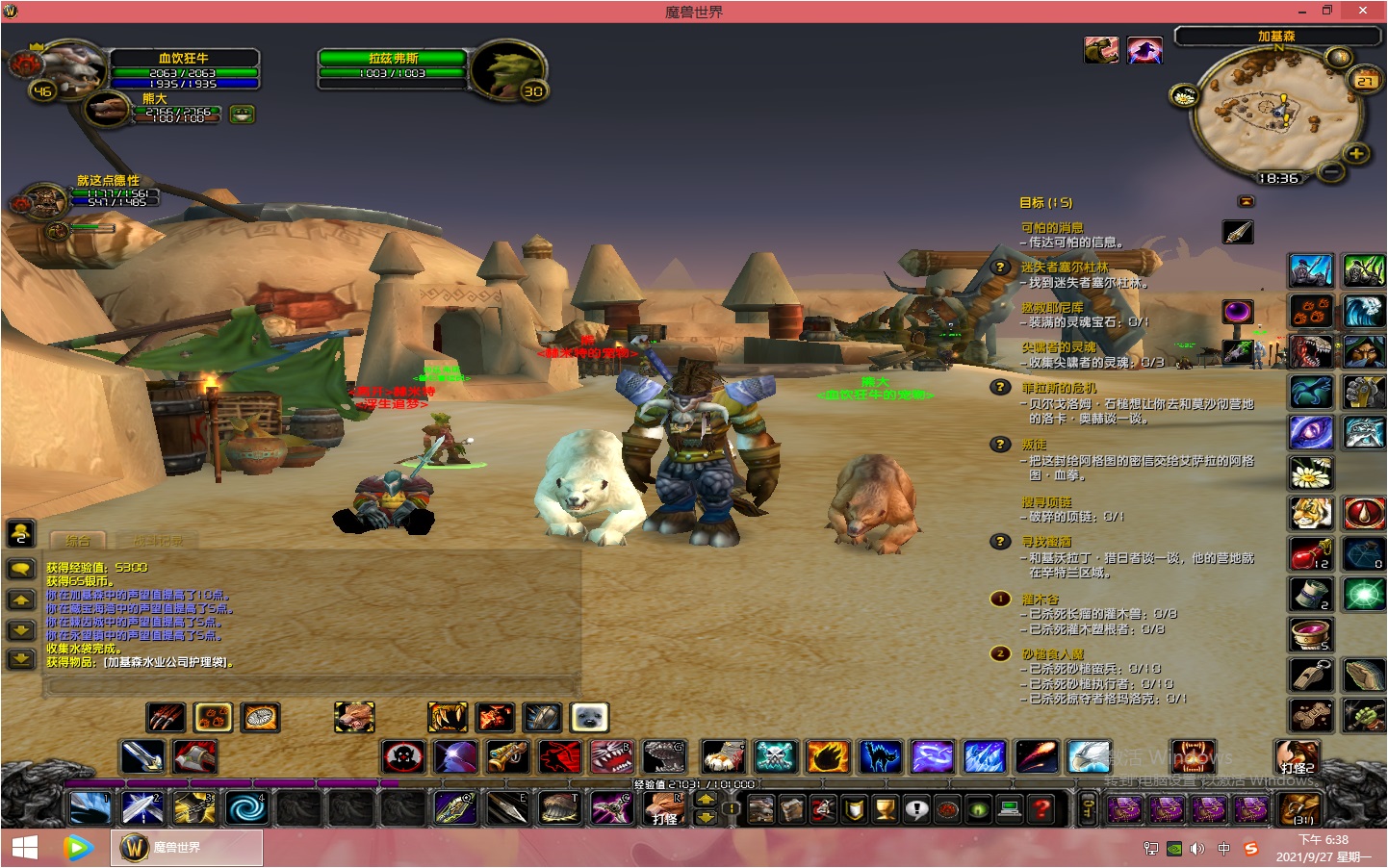Open the main backpack bag slot
The height and width of the screenshot is (868, 1388).
(x=1298, y=810)
